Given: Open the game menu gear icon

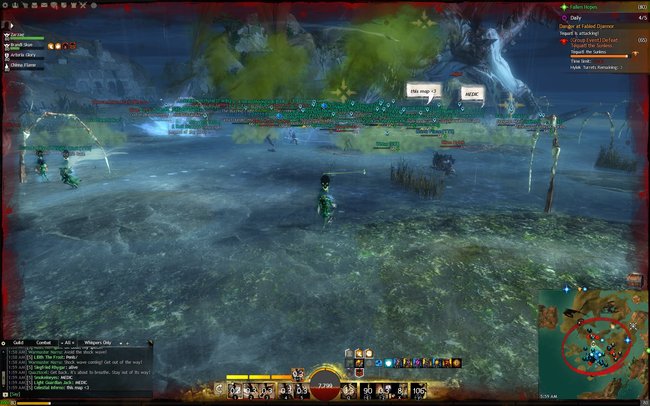Looking at the screenshot, I should 6,4.
